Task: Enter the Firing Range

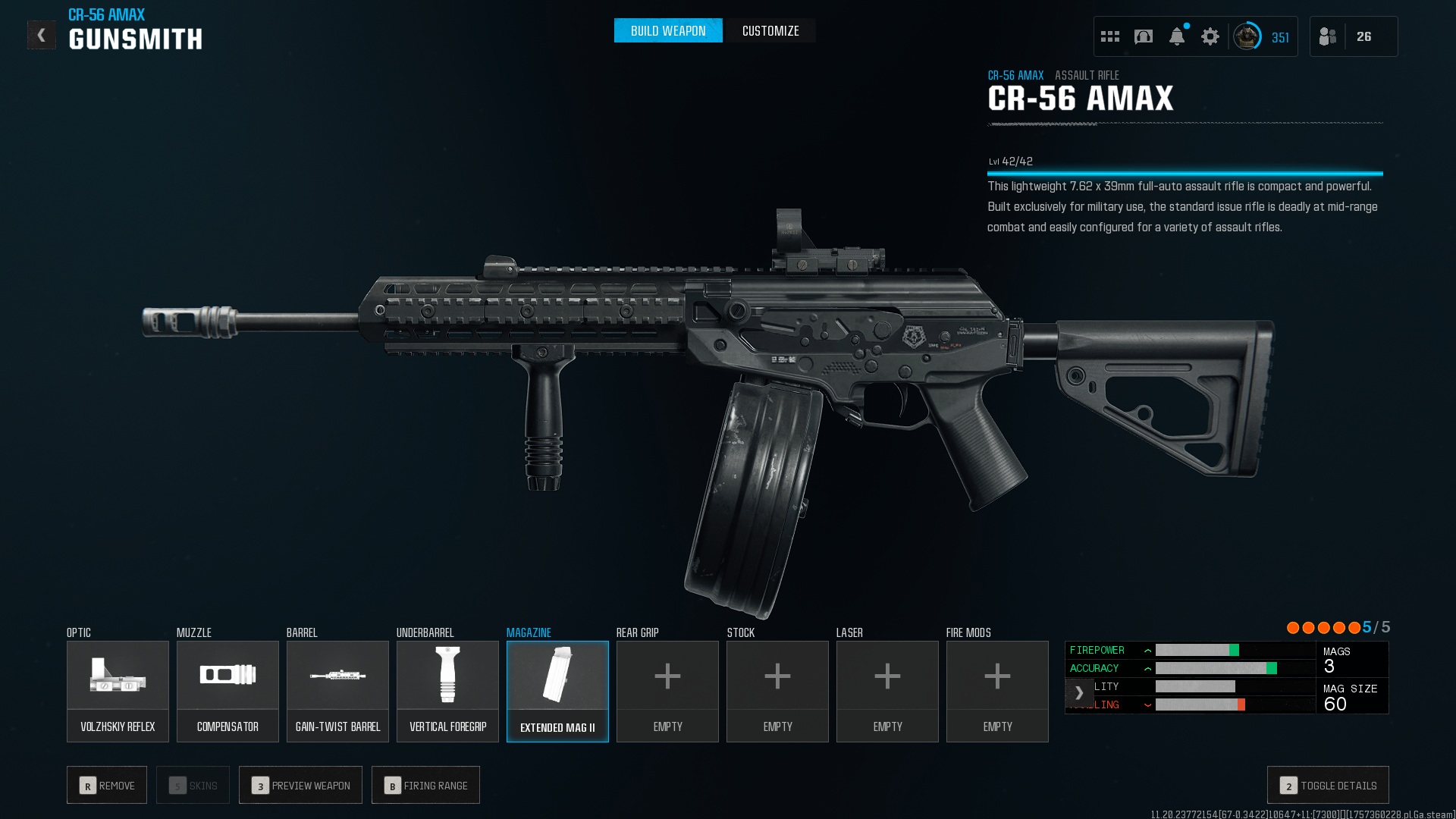Action: click(425, 786)
